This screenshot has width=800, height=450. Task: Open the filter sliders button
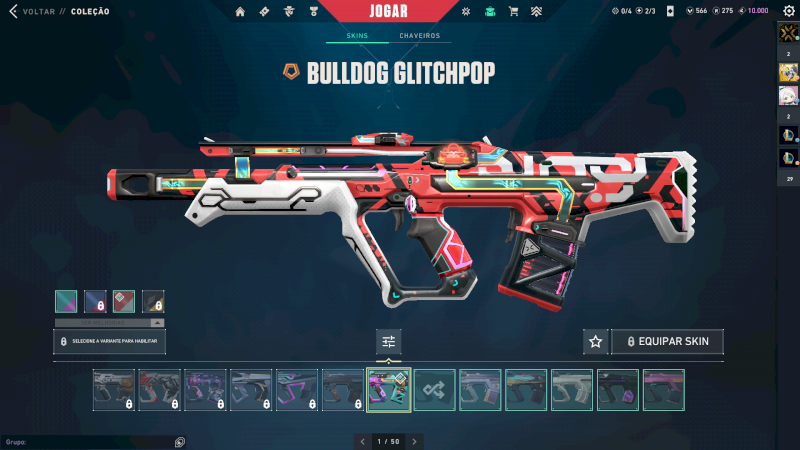pos(389,342)
